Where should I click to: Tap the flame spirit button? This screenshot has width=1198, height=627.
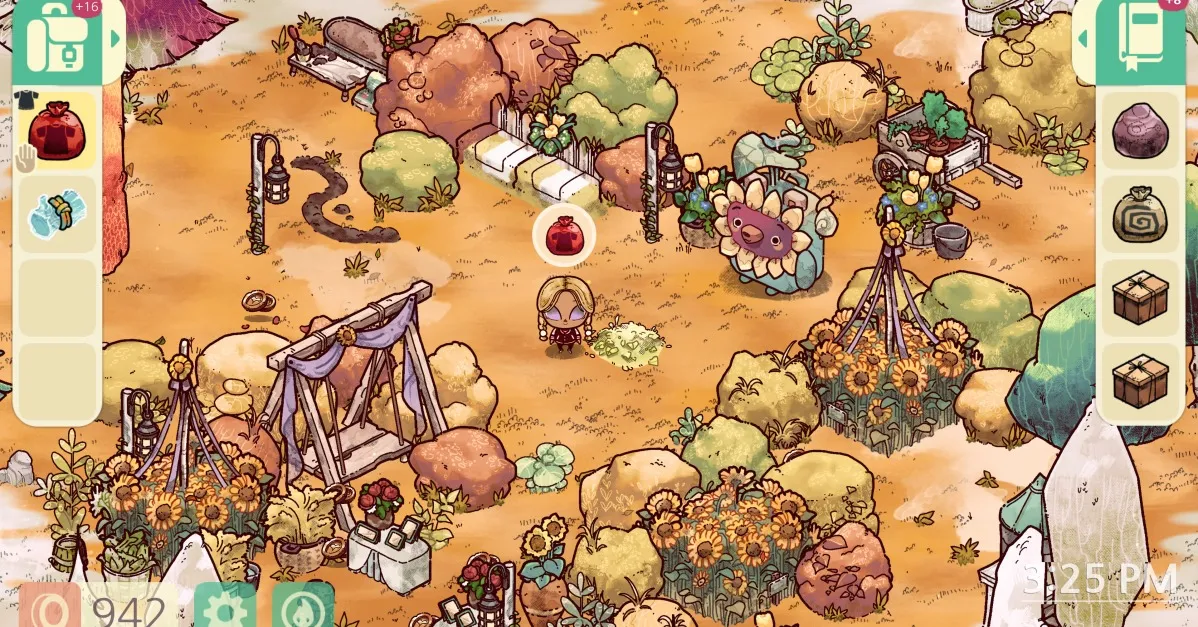pyautogui.click(x=302, y=606)
